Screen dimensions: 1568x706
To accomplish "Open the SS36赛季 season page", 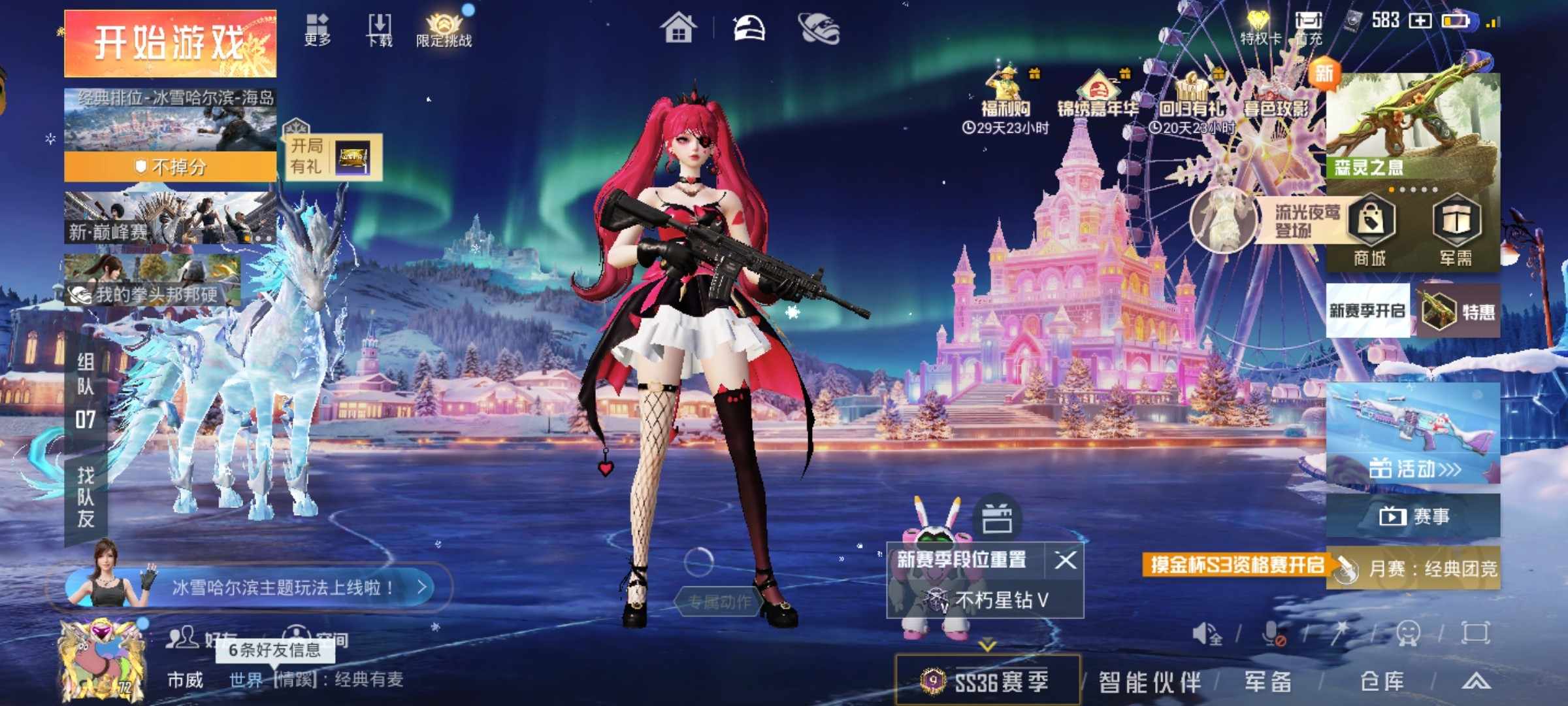I will click(x=987, y=681).
